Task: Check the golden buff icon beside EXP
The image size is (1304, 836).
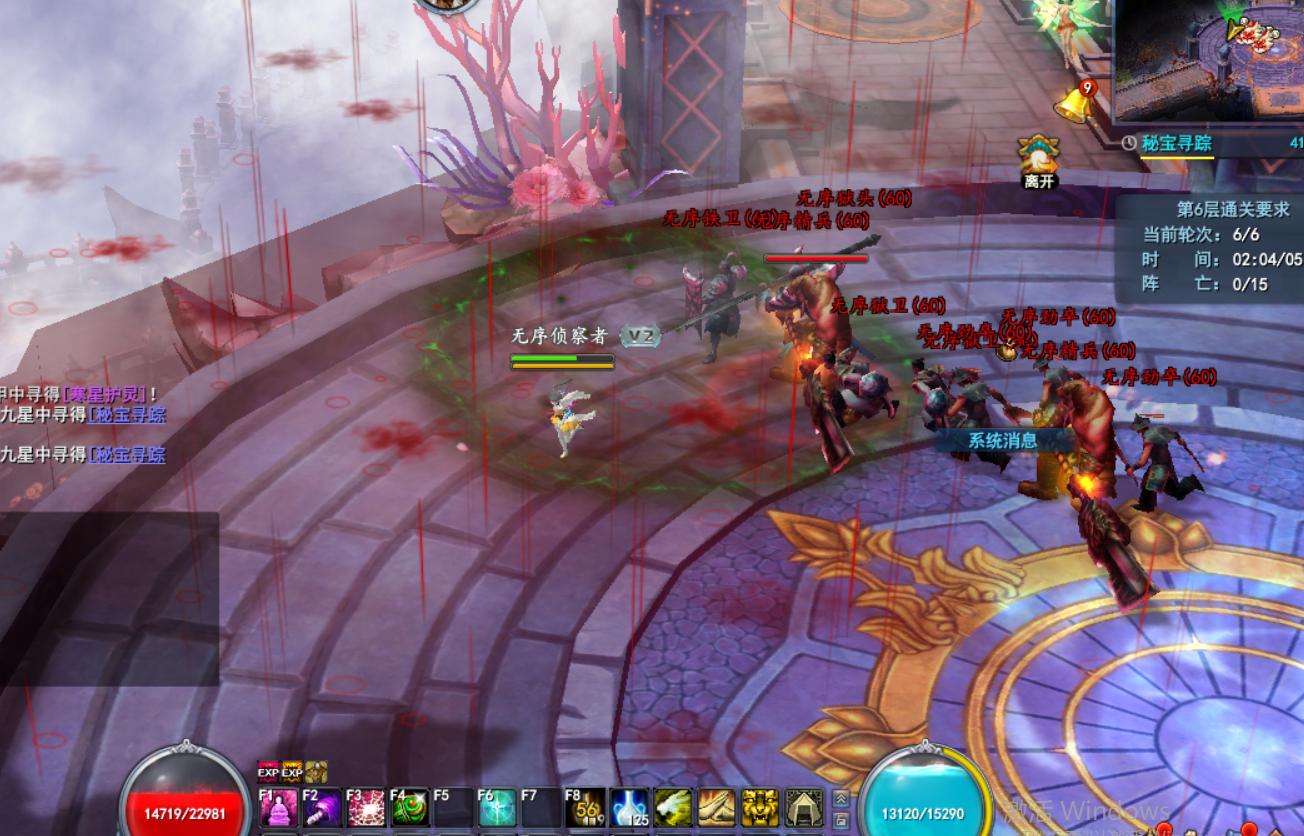Action: point(316,772)
